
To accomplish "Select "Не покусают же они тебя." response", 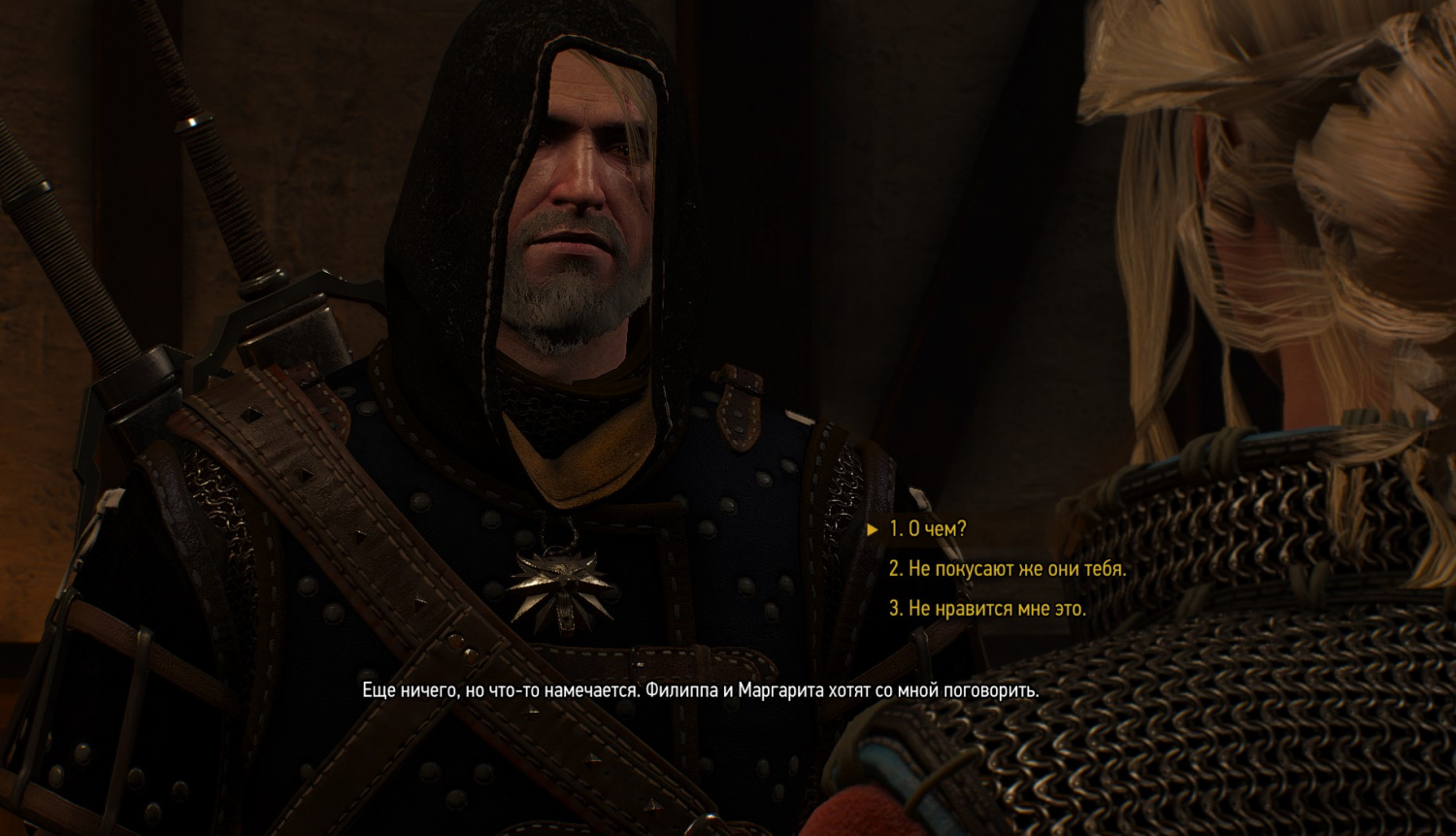I will coord(1007,569).
